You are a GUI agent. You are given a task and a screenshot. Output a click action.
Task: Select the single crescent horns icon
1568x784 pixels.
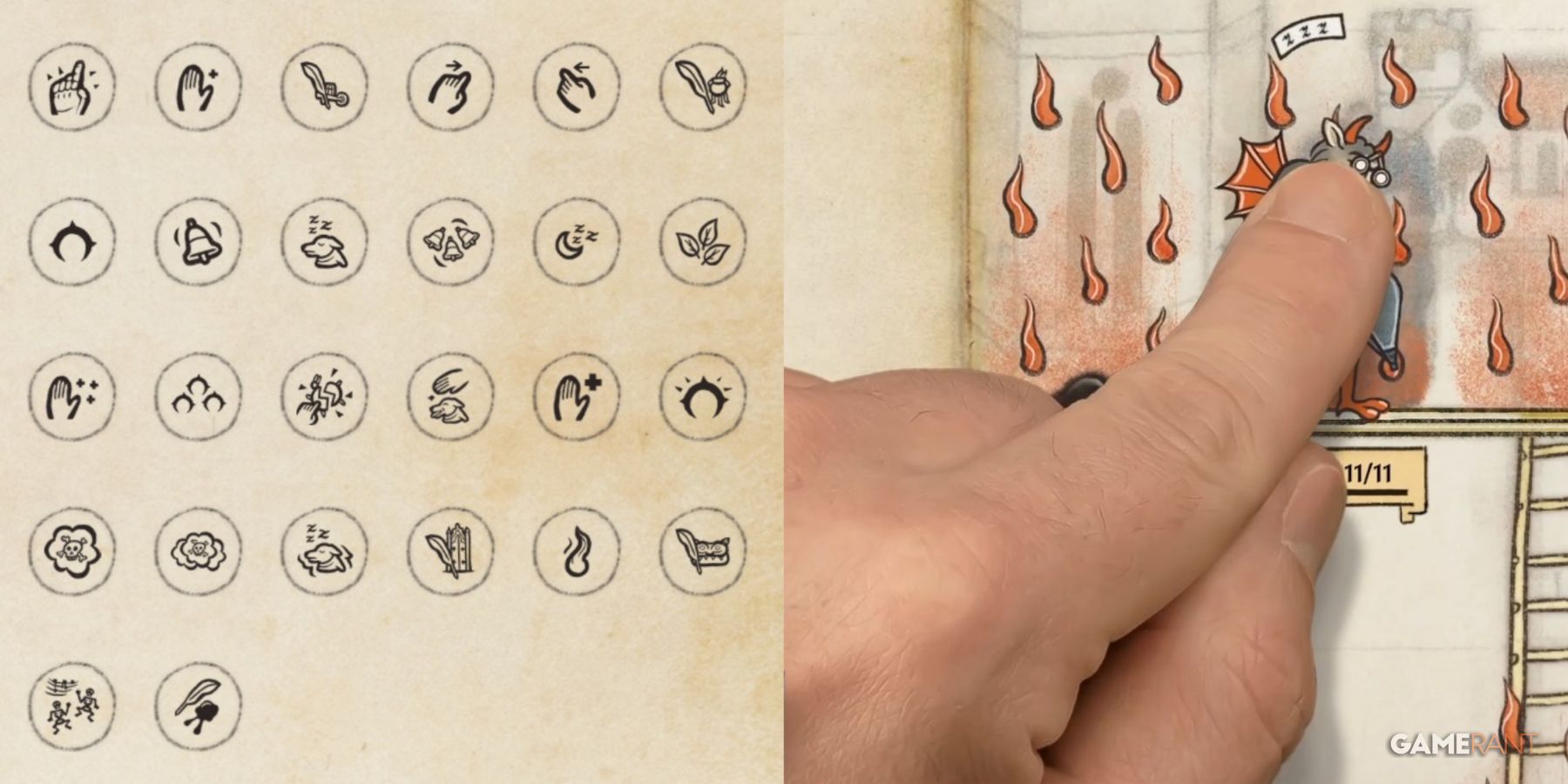(74, 242)
